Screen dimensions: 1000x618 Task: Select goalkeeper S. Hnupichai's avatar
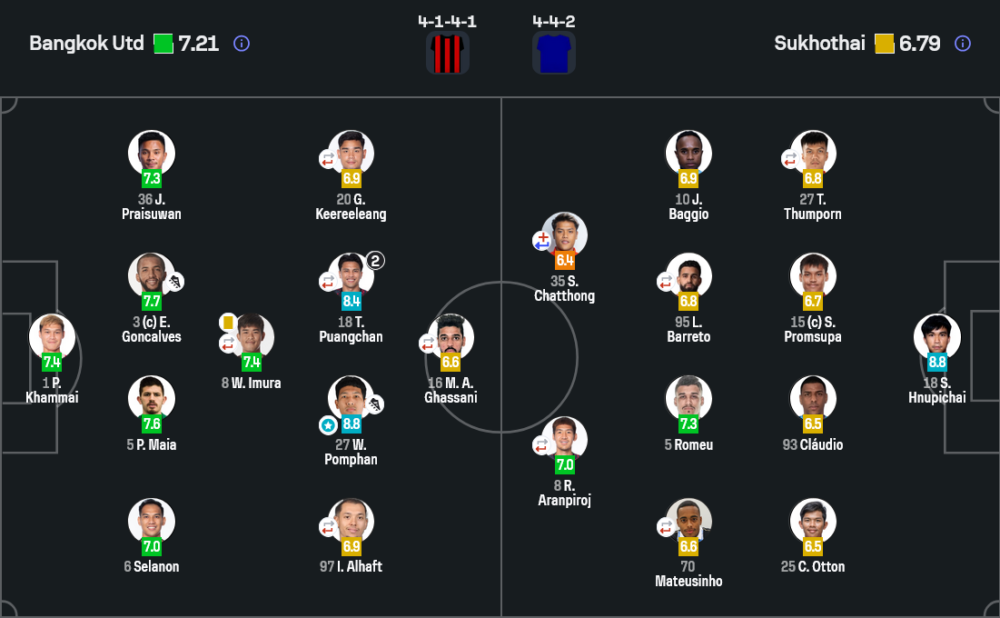[x=937, y=337]
